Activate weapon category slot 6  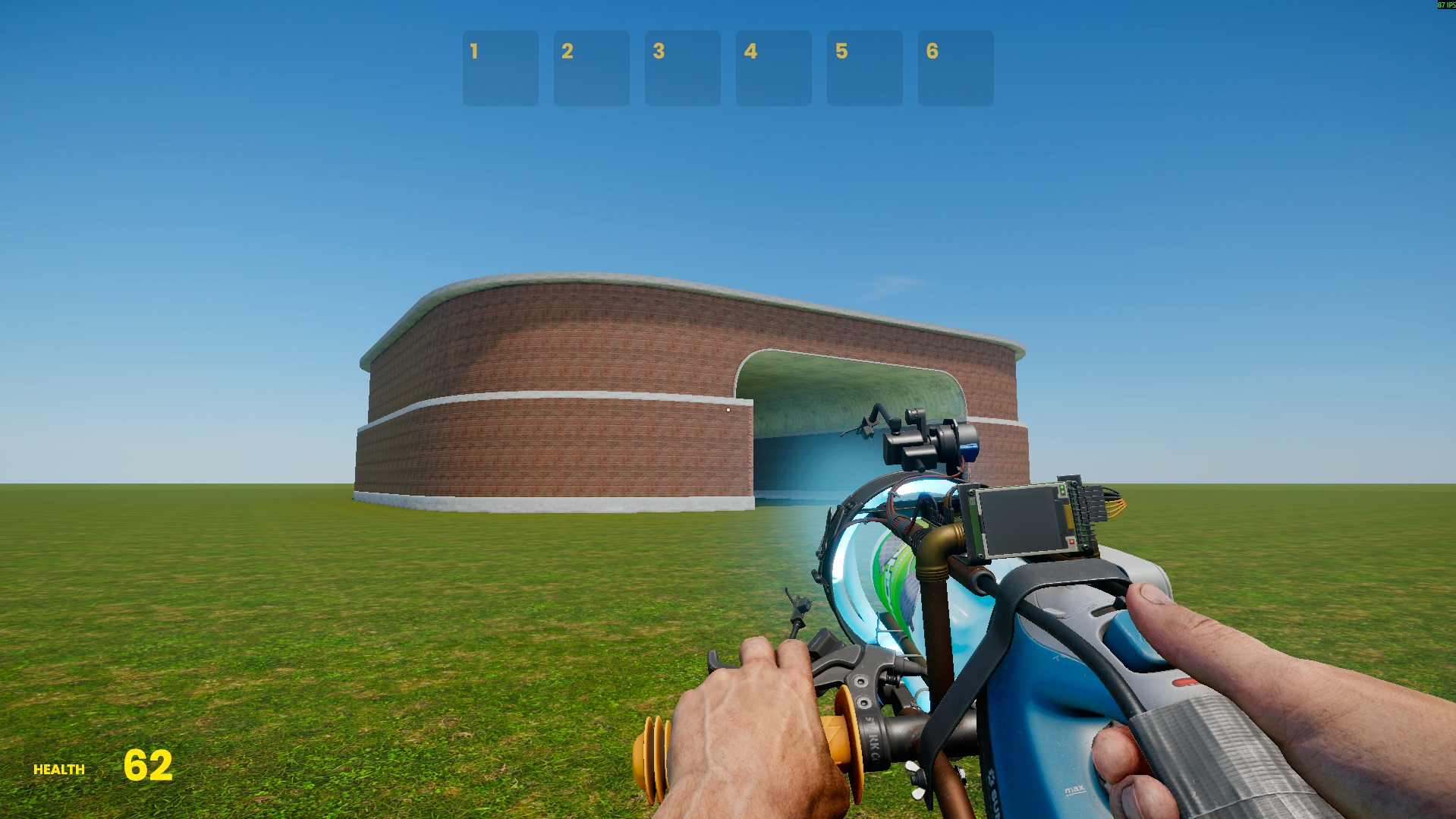tap(955, 68)
